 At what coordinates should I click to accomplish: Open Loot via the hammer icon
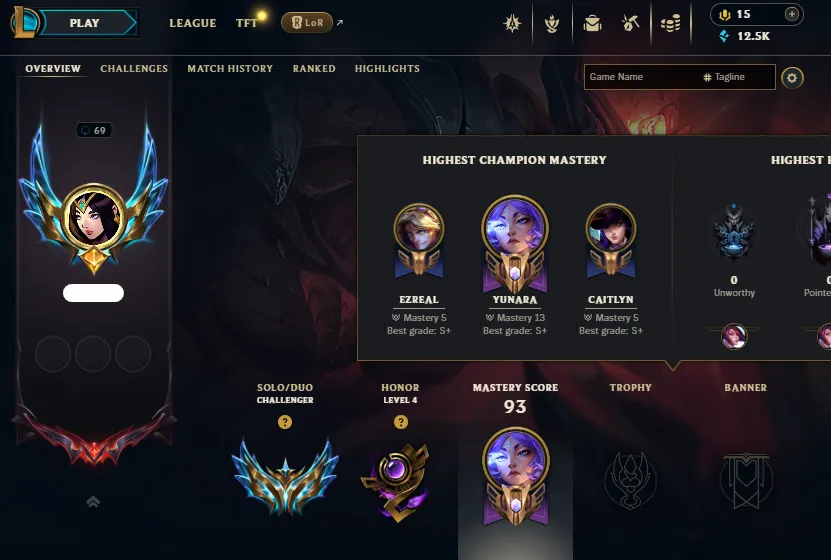(x=631, y=23)
